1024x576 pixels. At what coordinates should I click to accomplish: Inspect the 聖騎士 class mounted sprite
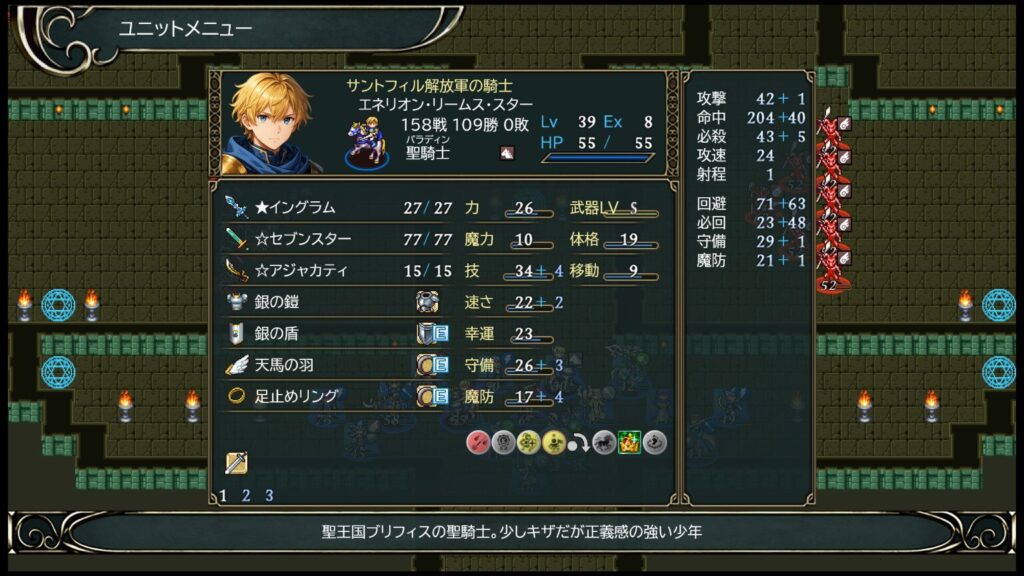pyautogui.click(x=366, y=141)
